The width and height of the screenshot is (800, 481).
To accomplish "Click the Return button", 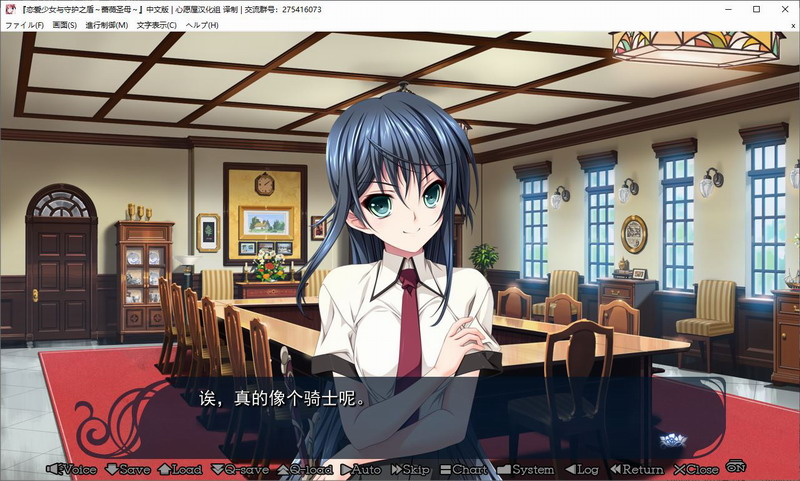I will point(637,469).
